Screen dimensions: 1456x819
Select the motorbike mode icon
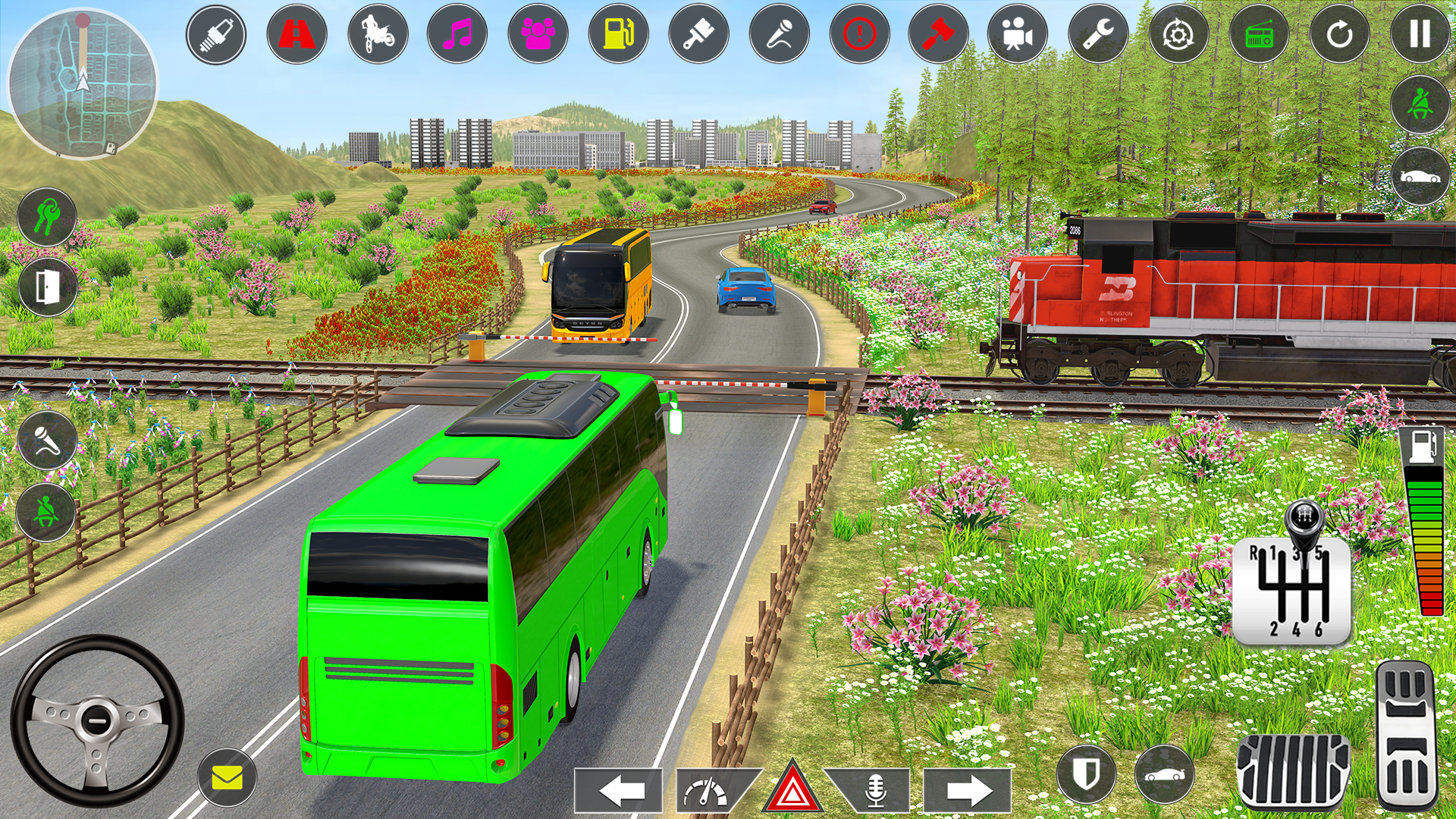[377, 34]
